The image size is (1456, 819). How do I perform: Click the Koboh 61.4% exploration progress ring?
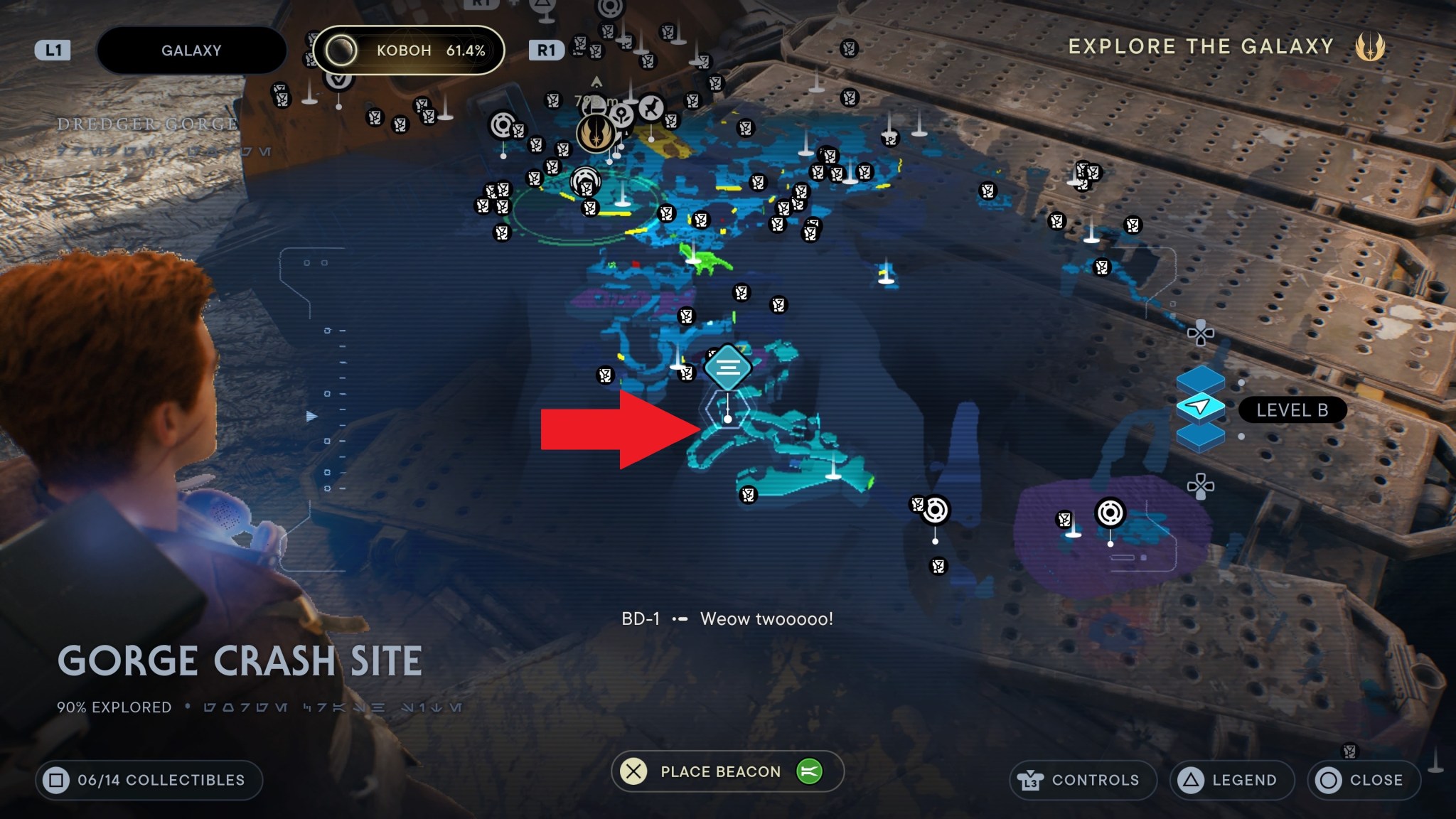point(343,50)
